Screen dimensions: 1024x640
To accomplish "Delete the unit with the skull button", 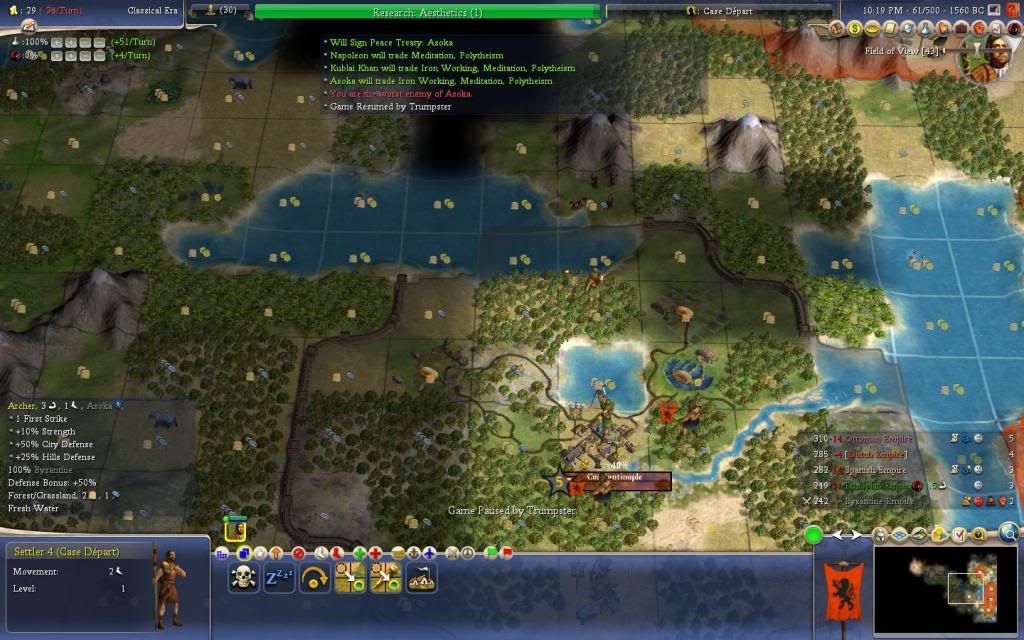I will pos(243,577).
